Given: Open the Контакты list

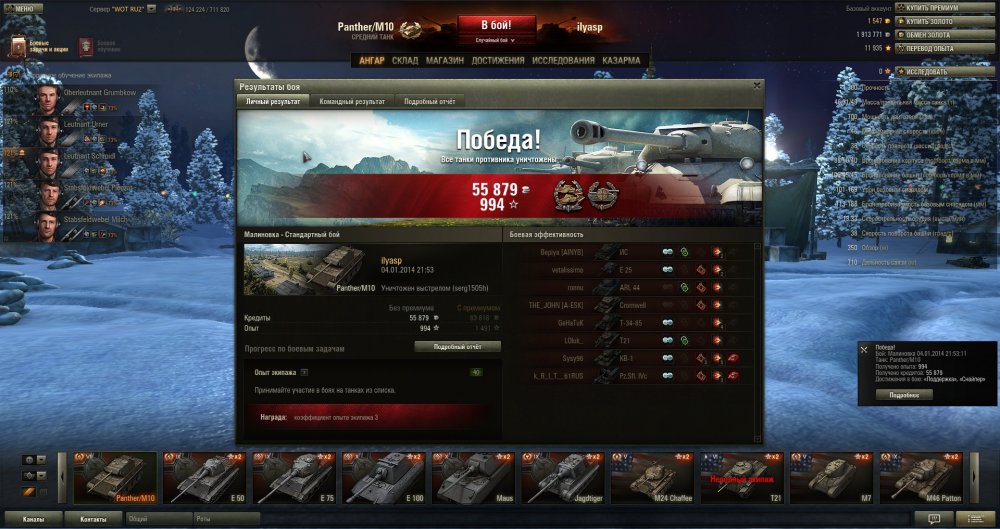Looking at the screenshot, I should (x=94, y=520).
